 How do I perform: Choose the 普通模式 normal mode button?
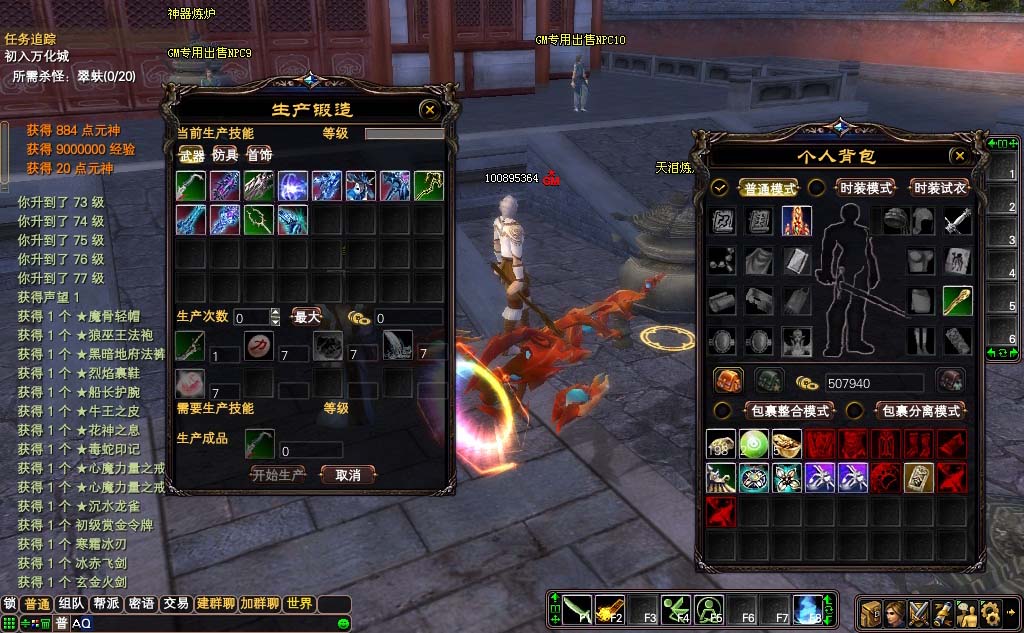pyautogui.click(x=769, y=188)
